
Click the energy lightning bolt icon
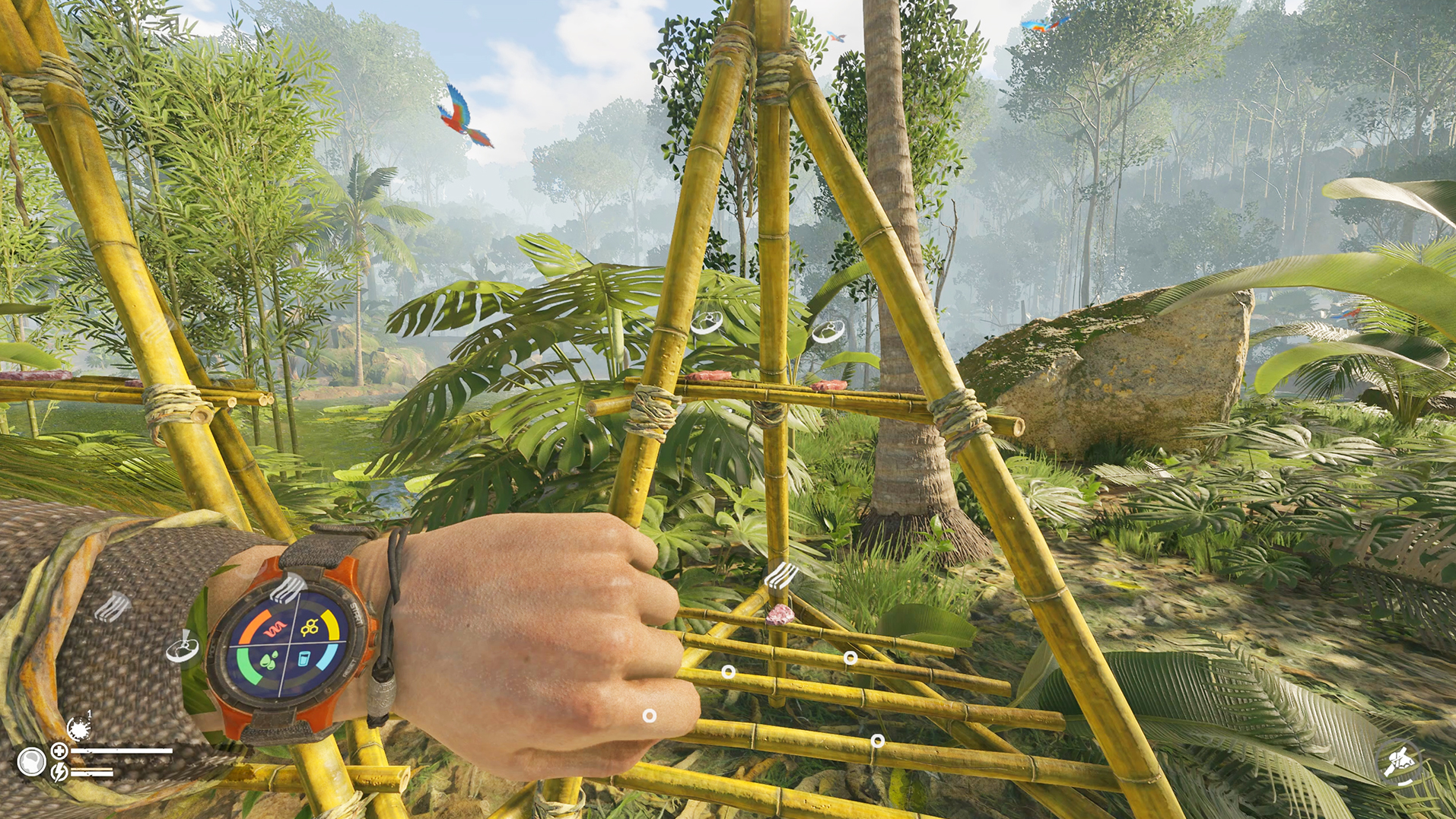pyautogui.click(x=59, y=773)
